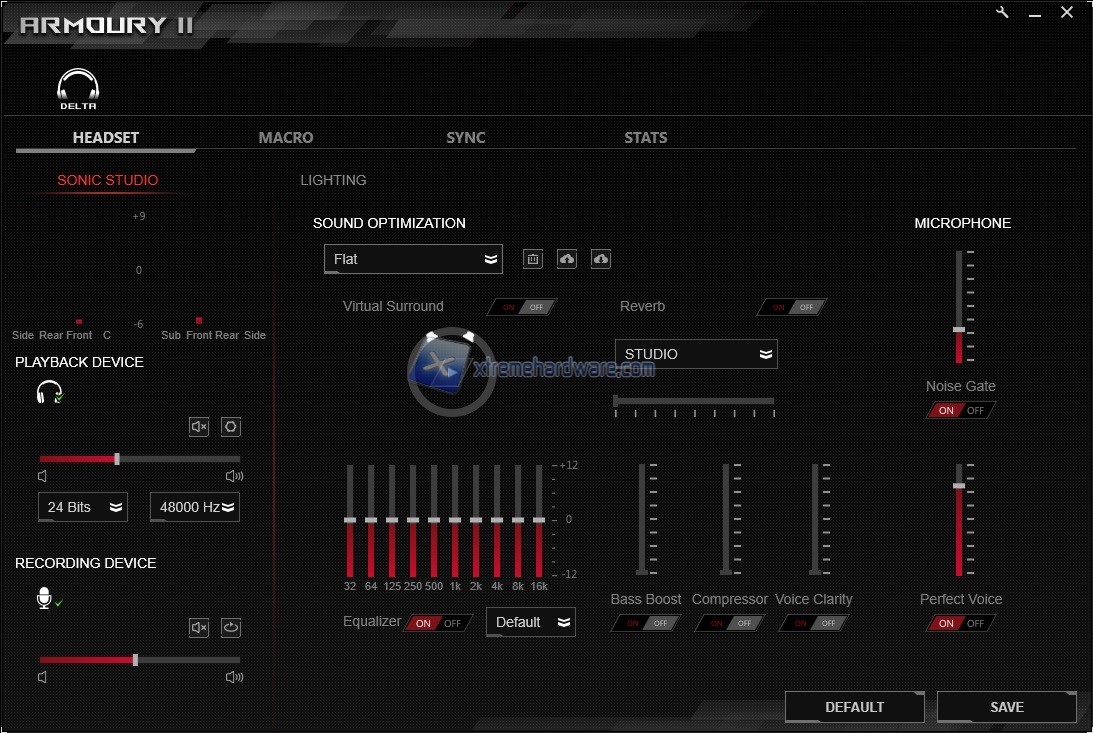Toggle the Bass Boost switch
The height and width of the screenshot is (733, 1093).
(646, 623)
